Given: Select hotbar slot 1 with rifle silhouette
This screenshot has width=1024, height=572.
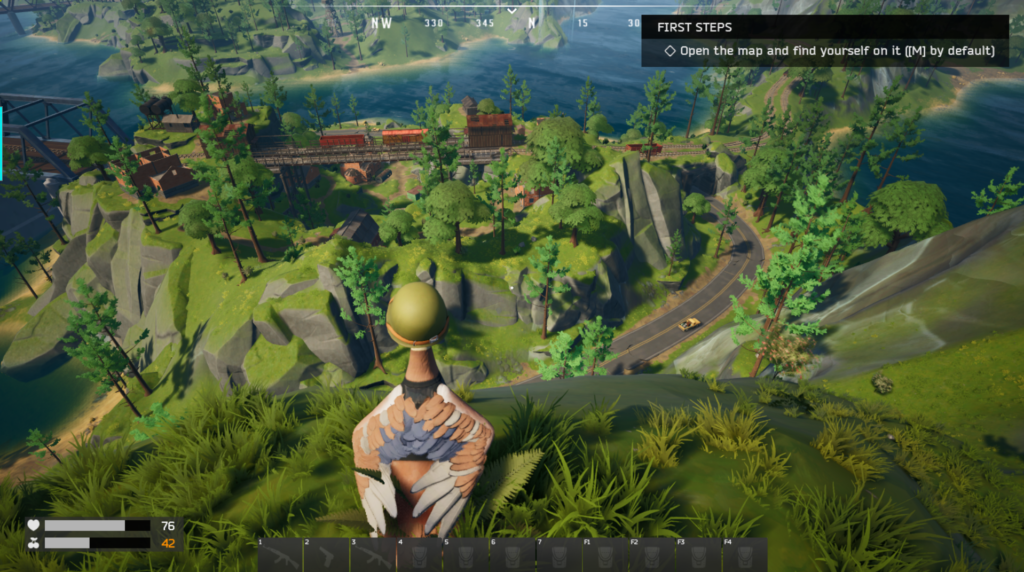Looking at the screenshot, I should coord(280,555).
